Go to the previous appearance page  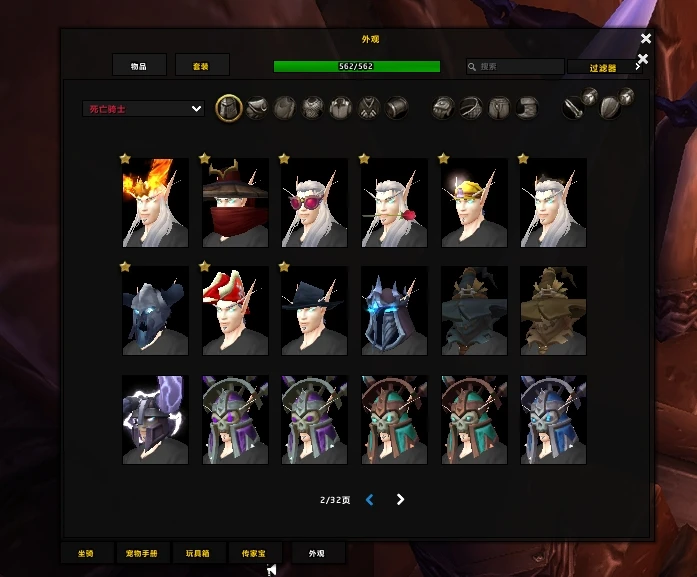coord(370,499)
